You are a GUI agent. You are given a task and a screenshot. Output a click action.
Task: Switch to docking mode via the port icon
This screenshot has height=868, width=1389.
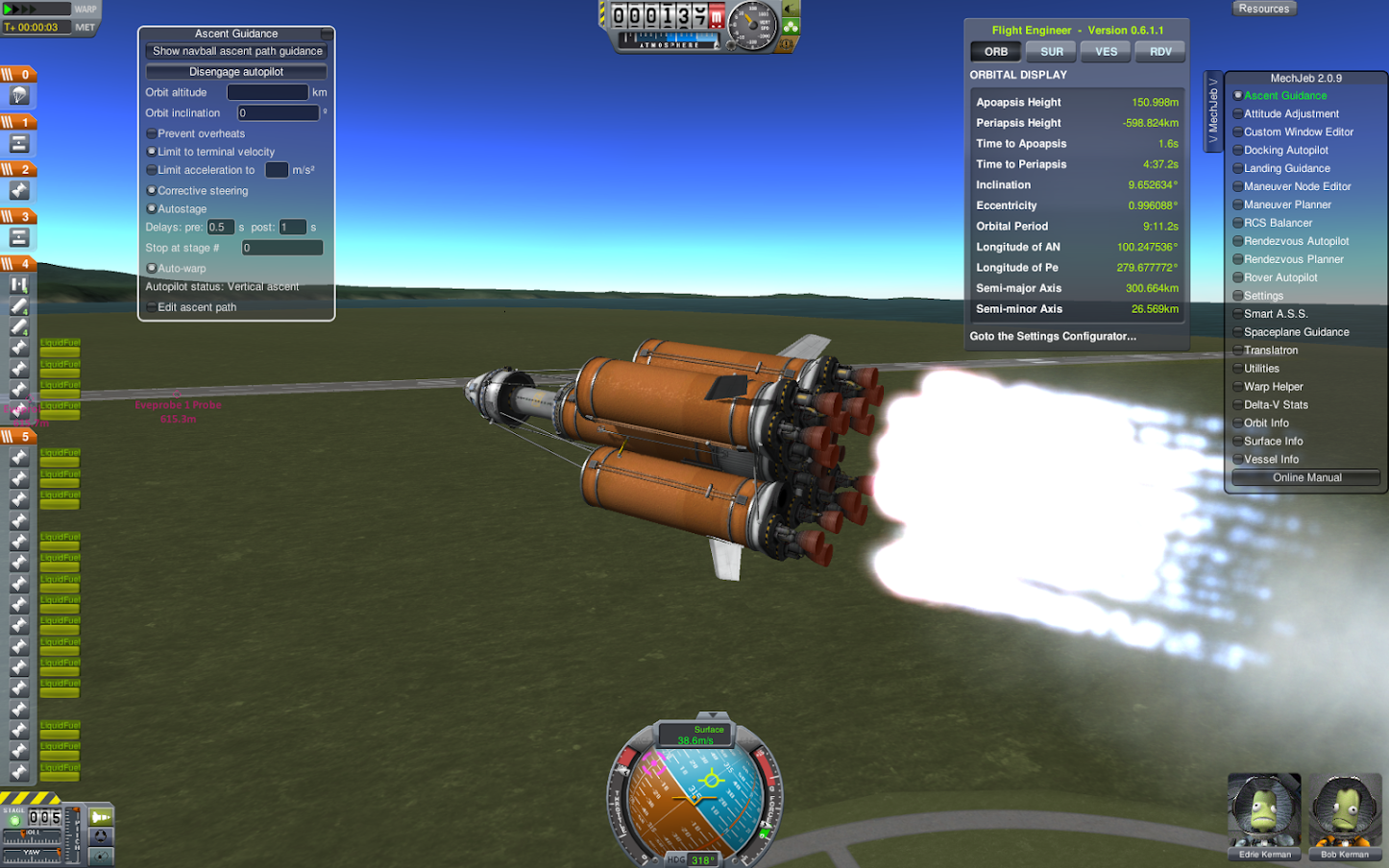101,836
